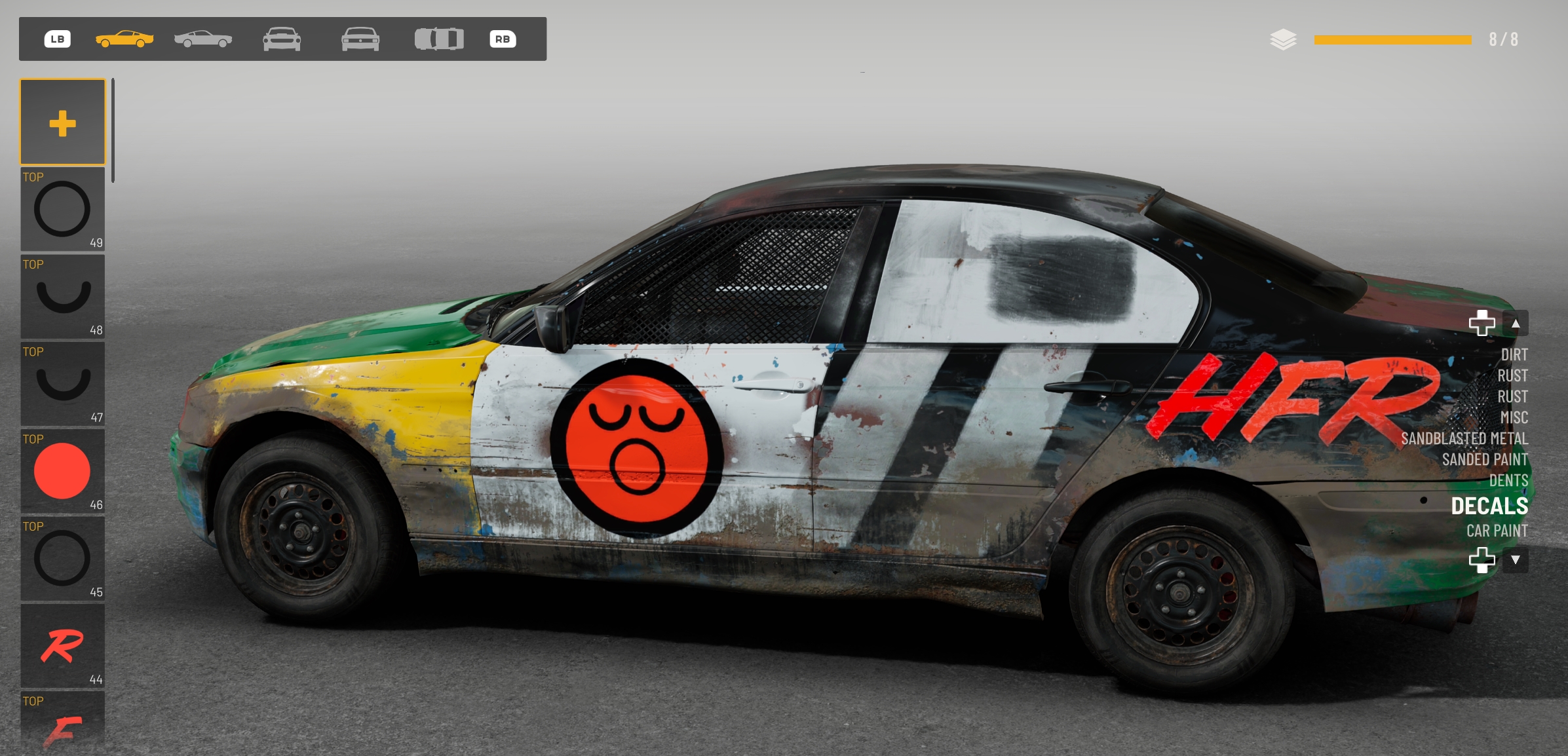1568x756 pixels.
Task: Select the Decals category
Action: (x=1489, y=506)
